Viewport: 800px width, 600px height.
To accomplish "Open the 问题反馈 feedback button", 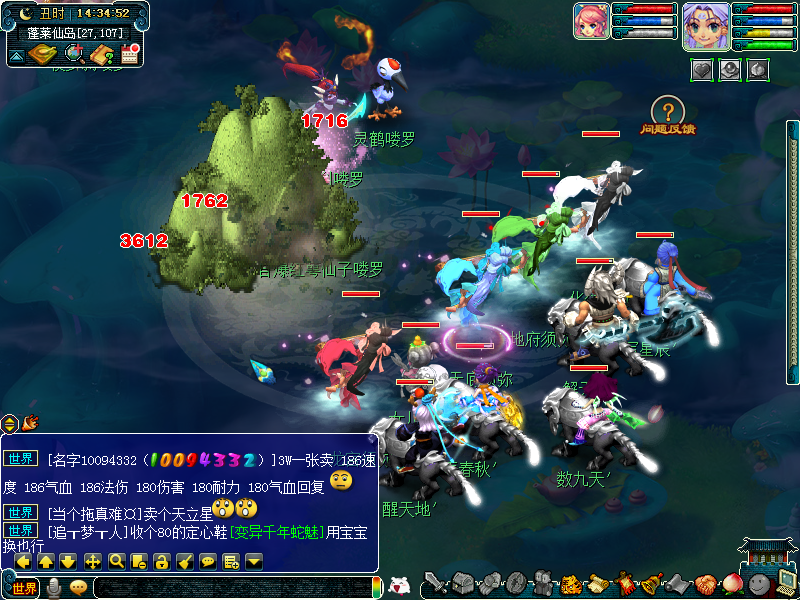I will pyautogui.click(x=669, y=115).
